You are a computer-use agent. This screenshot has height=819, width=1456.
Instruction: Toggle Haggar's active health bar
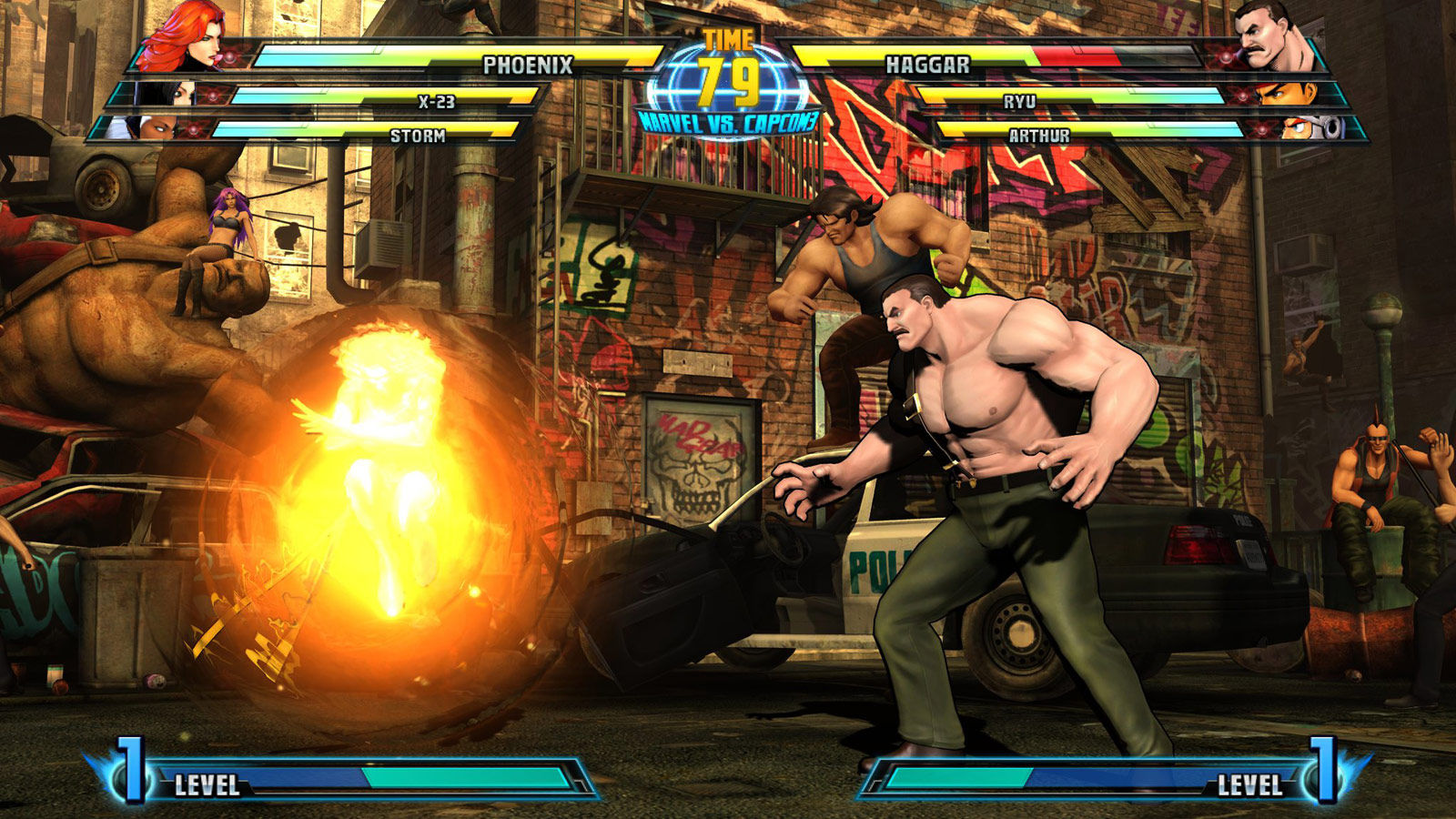[1056, 56]
